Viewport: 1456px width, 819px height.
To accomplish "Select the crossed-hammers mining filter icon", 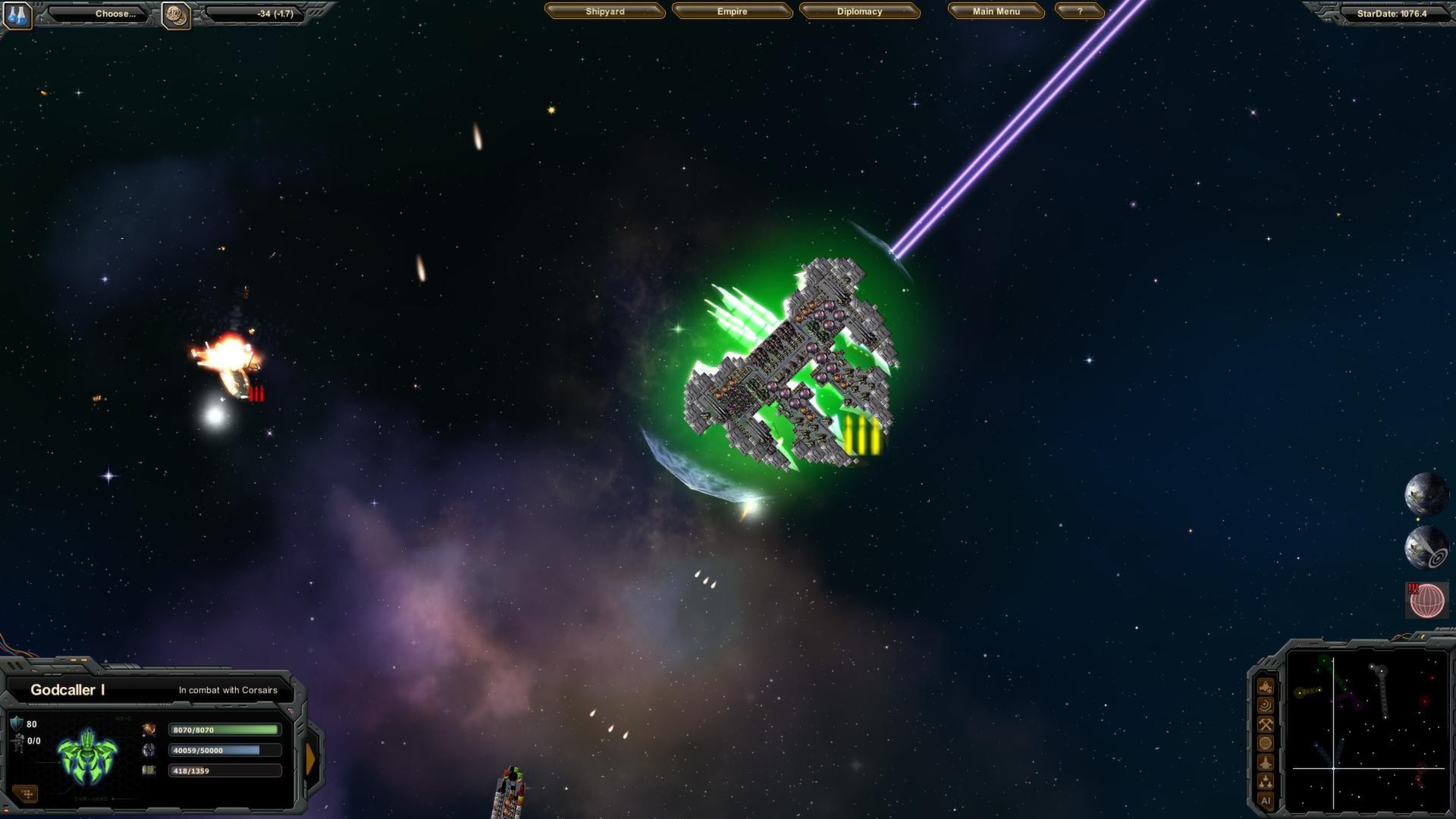I will 1266,724.
